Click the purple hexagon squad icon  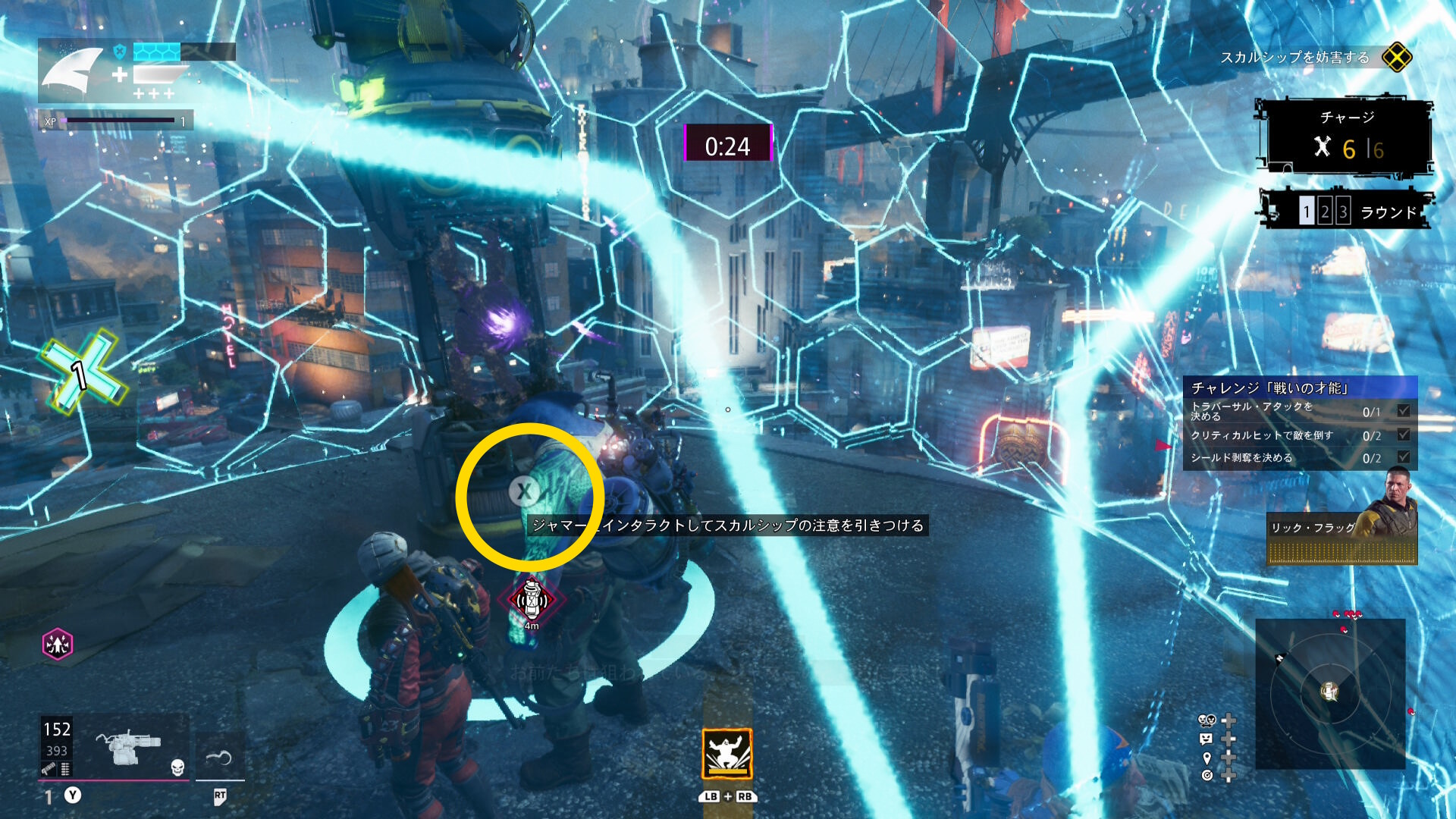click(58, 645)
